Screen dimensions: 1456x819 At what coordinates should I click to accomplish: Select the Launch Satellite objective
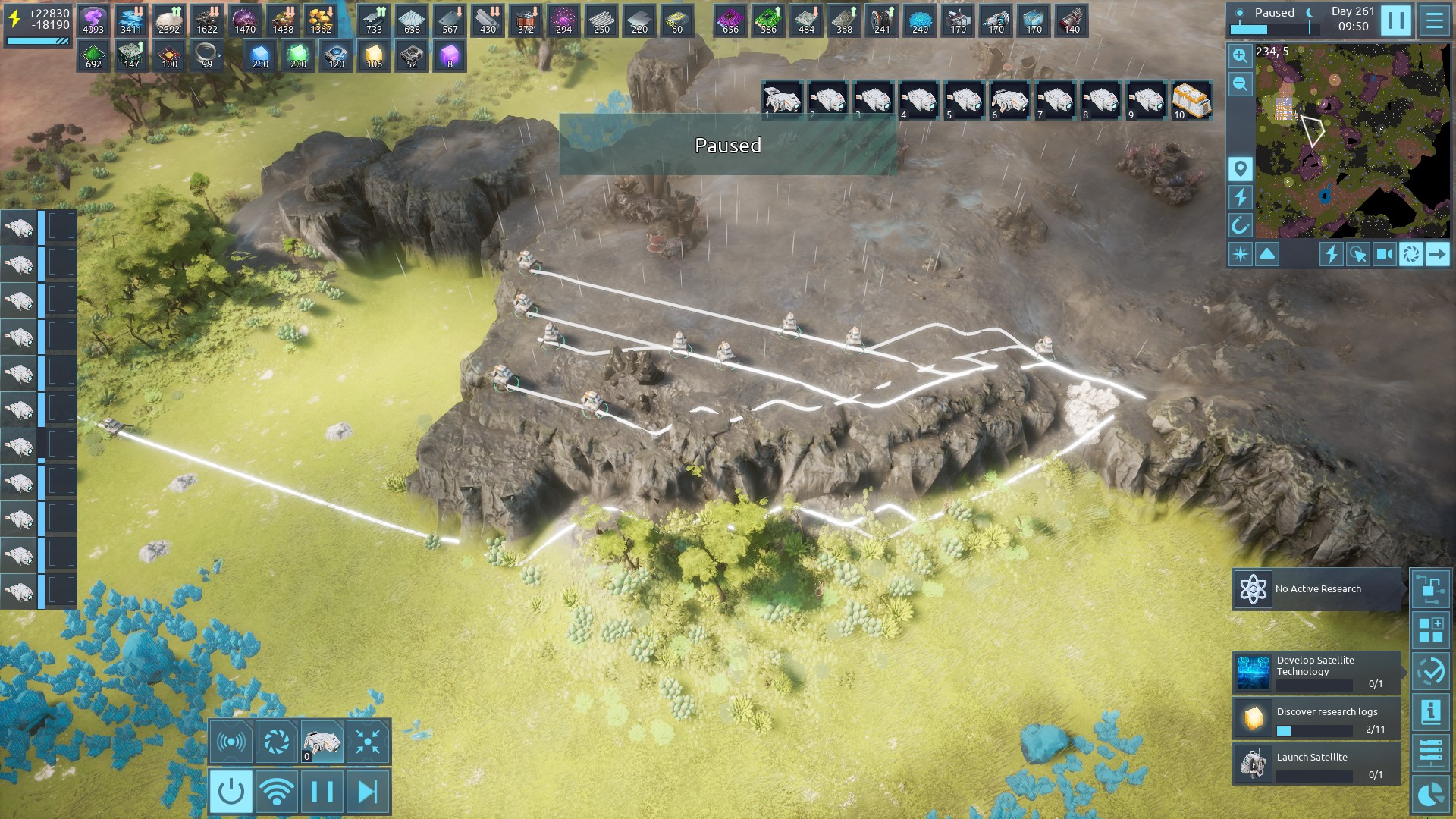pos(1316,763)
